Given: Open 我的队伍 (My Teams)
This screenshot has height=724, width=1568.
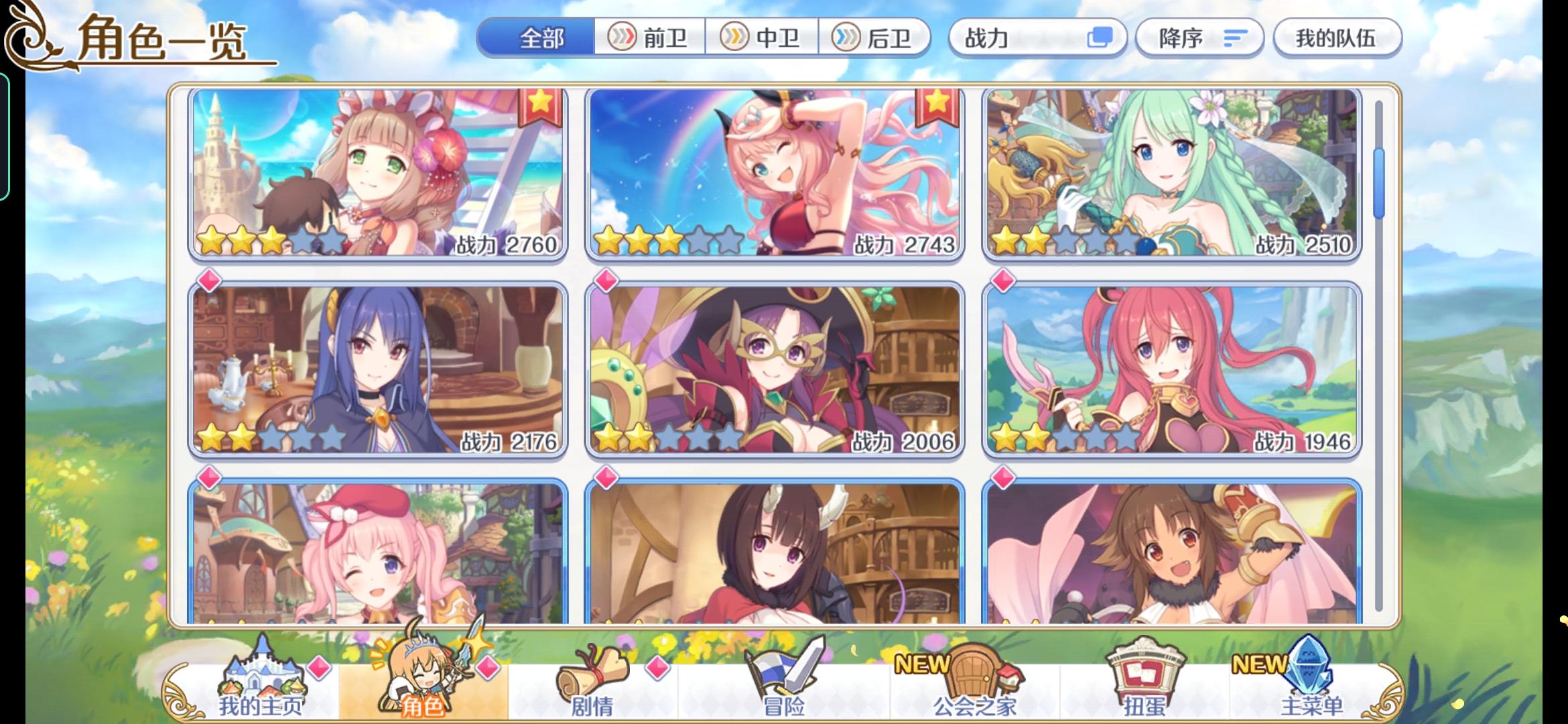Looking at the screenshot, I should pyautogui.click(x=1337, y=38).
